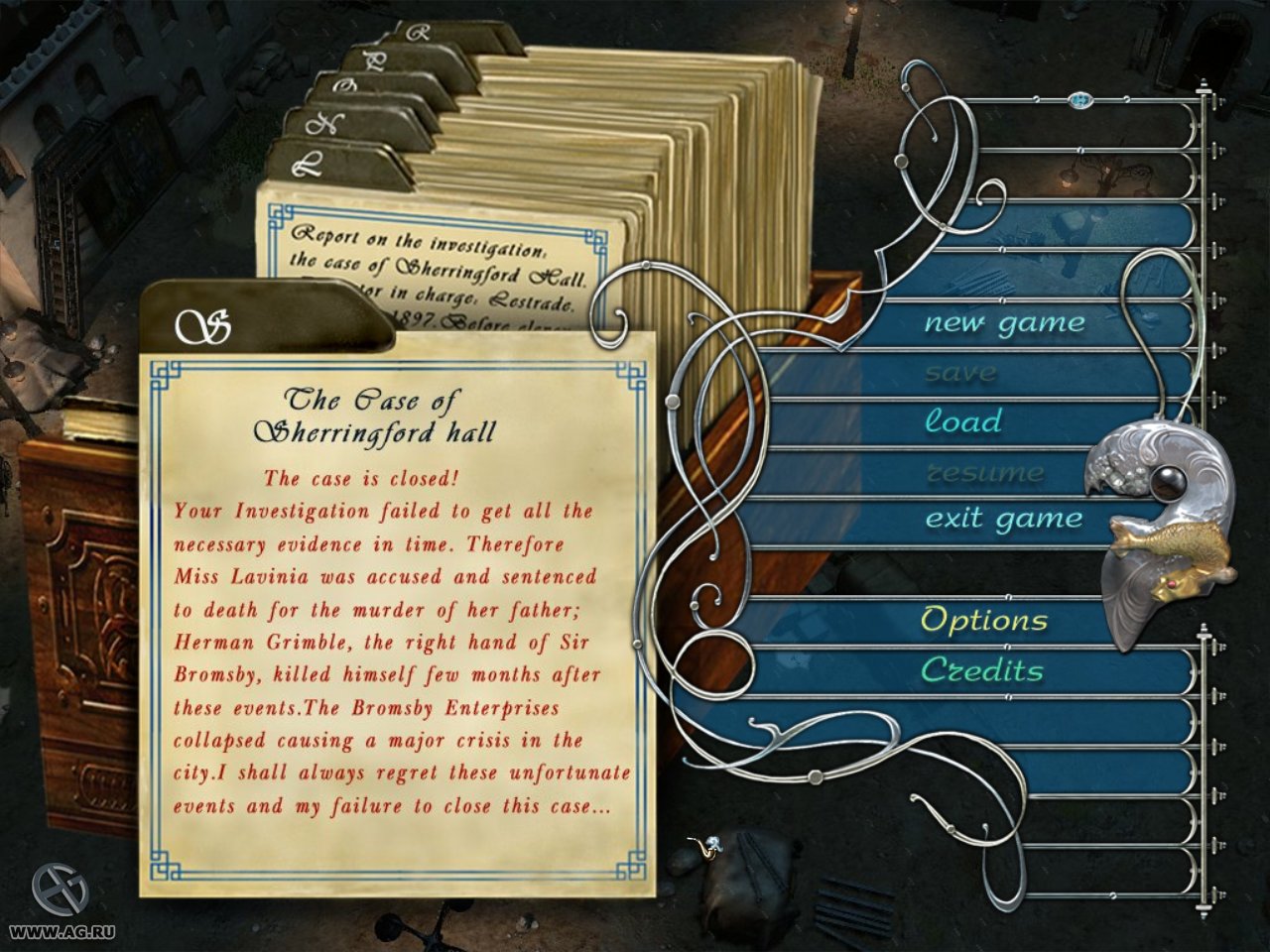Click the greyed-out save option
The width and height of the screenshot is (1270, 952).
coord(961,371)
